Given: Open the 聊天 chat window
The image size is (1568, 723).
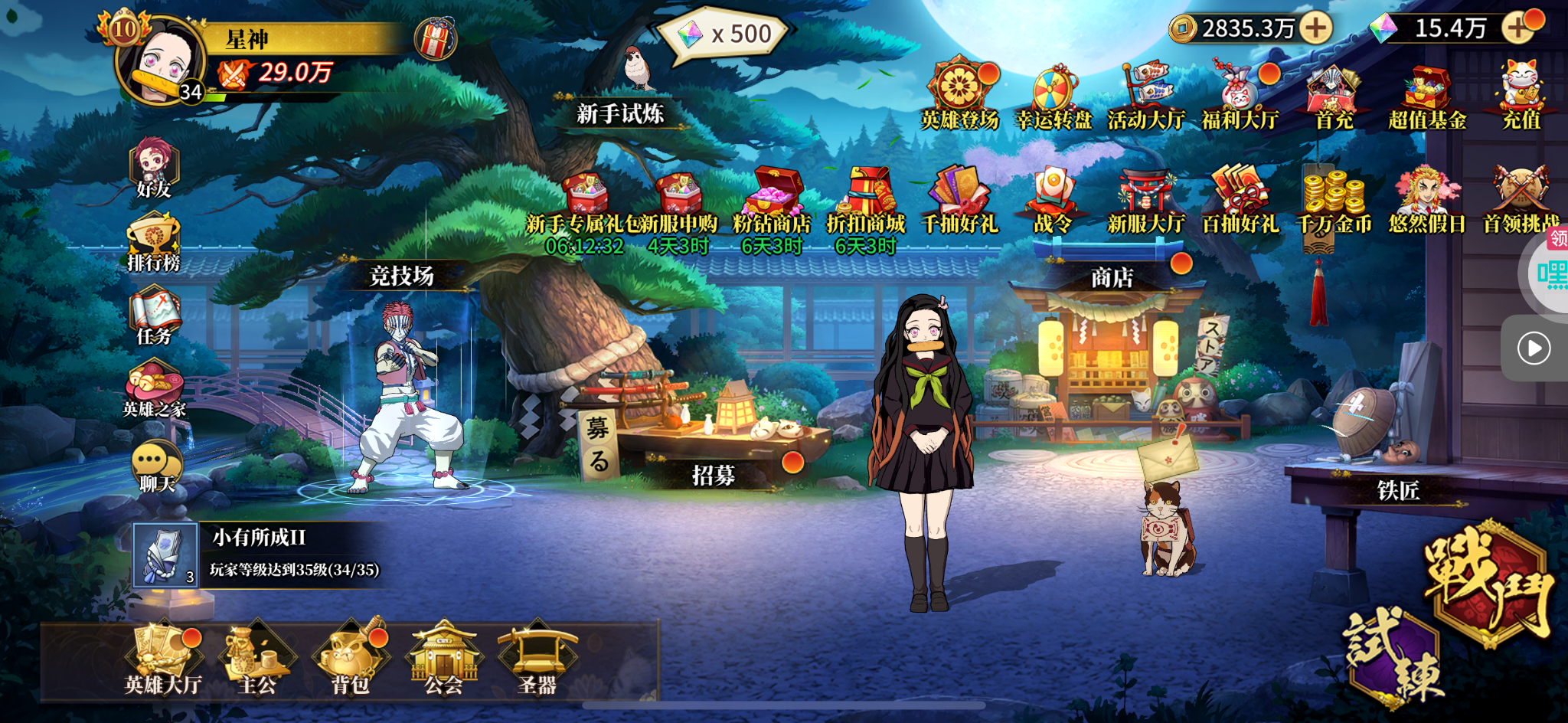Looking at the screenshot, I should point(156,466).
